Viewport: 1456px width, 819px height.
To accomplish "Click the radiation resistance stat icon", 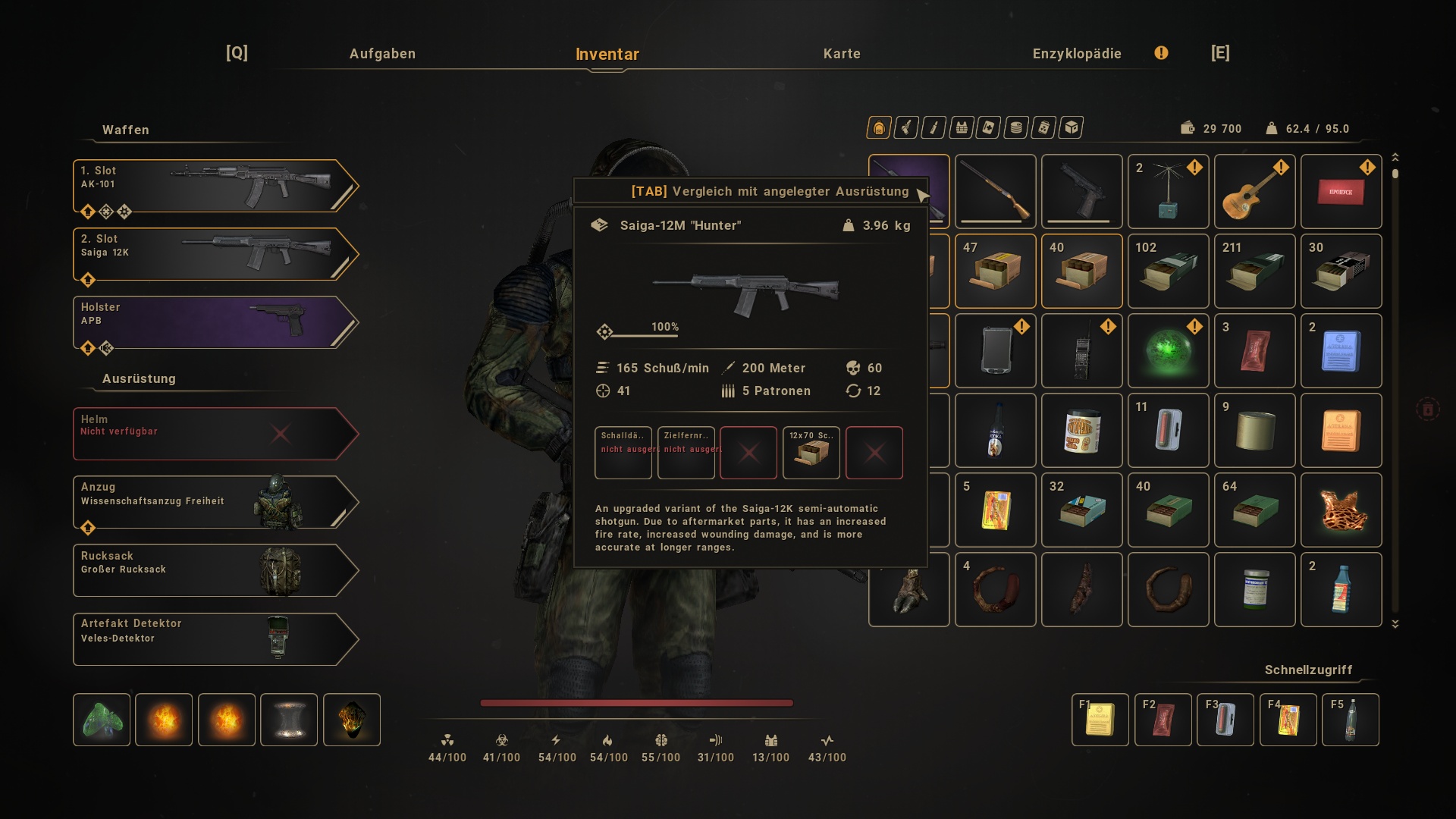I will click(447, 741).
